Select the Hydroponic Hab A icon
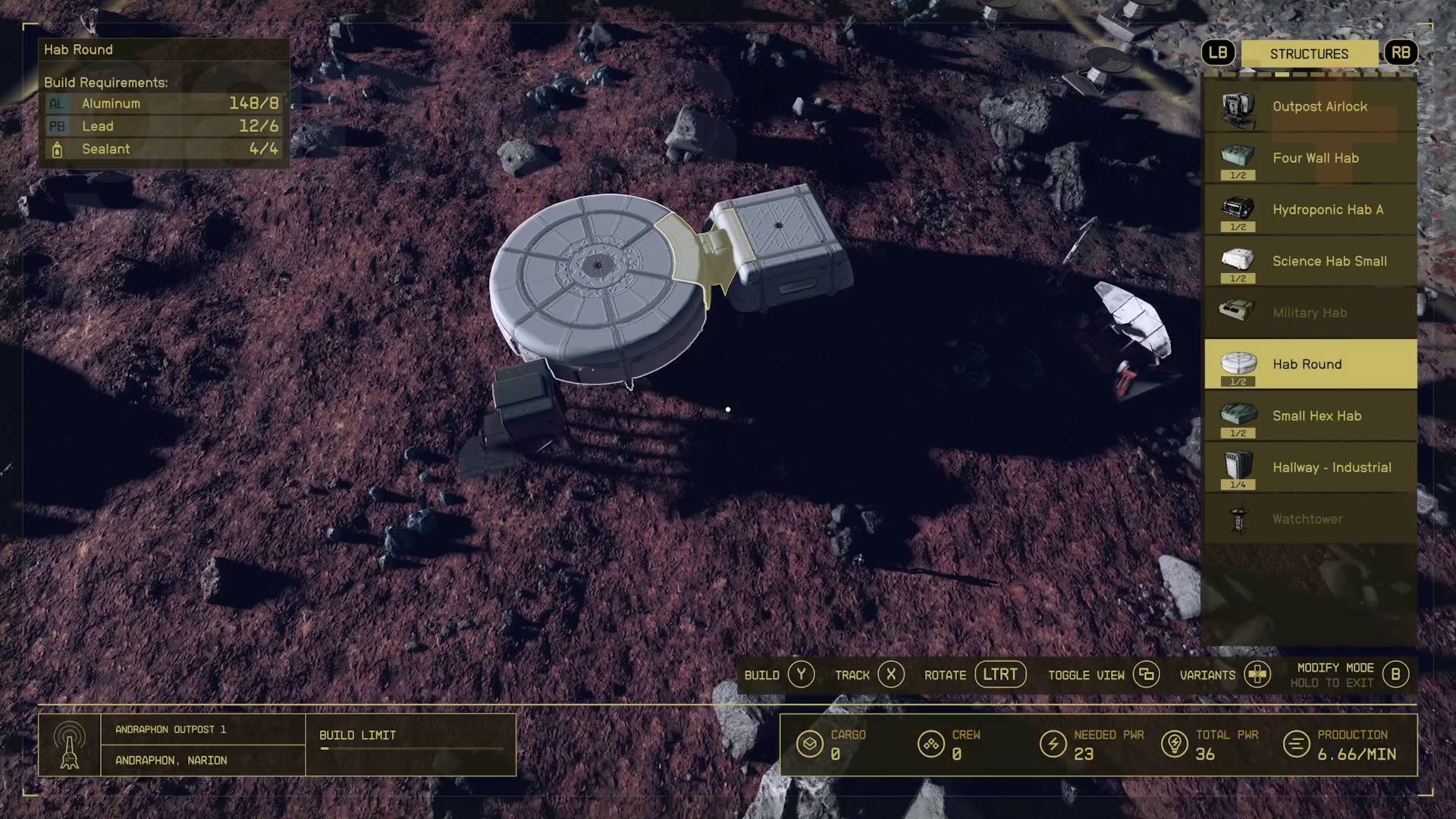 click(x=1238, y=210)
